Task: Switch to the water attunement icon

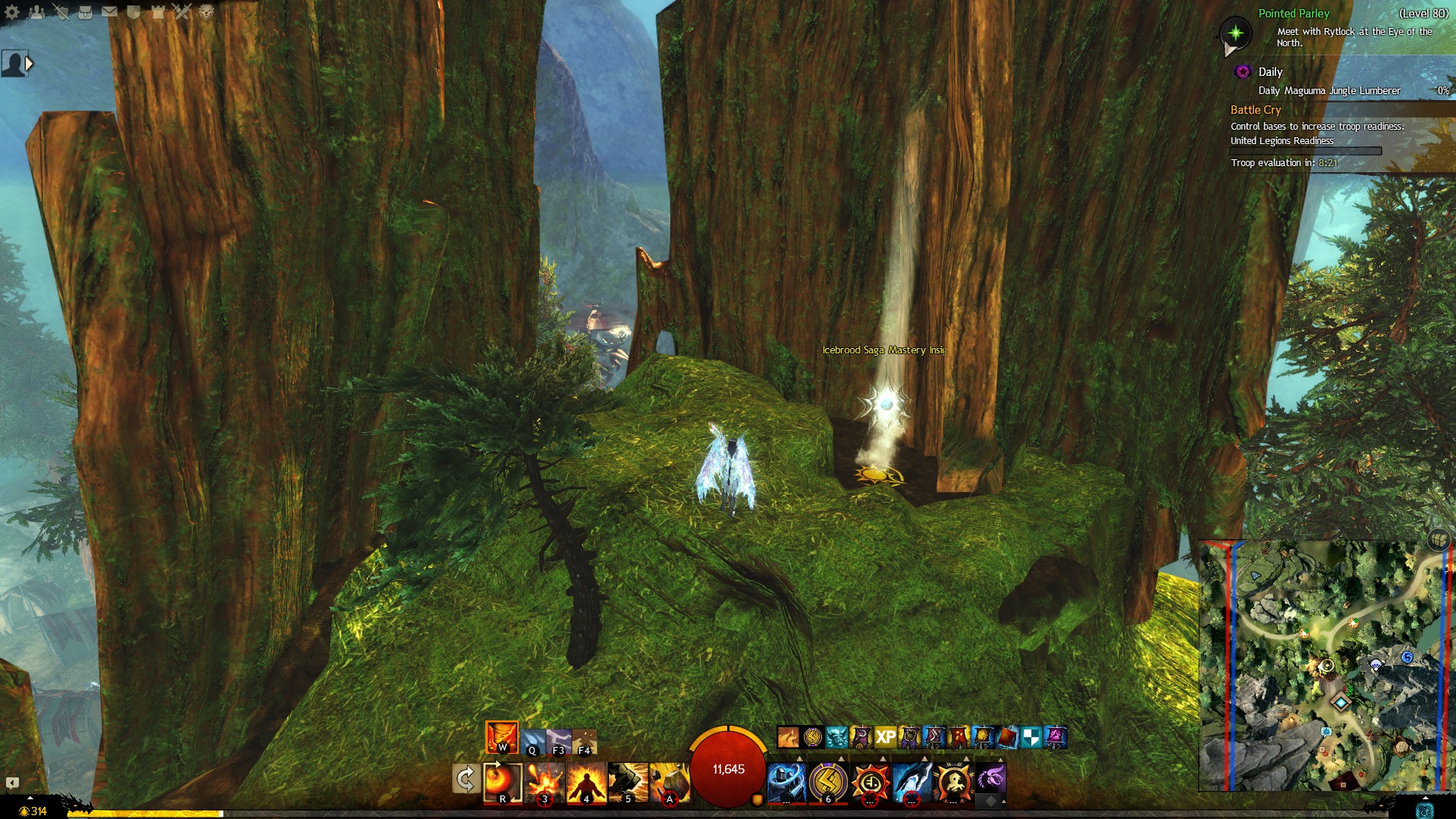Action: [x=532, y=741]
